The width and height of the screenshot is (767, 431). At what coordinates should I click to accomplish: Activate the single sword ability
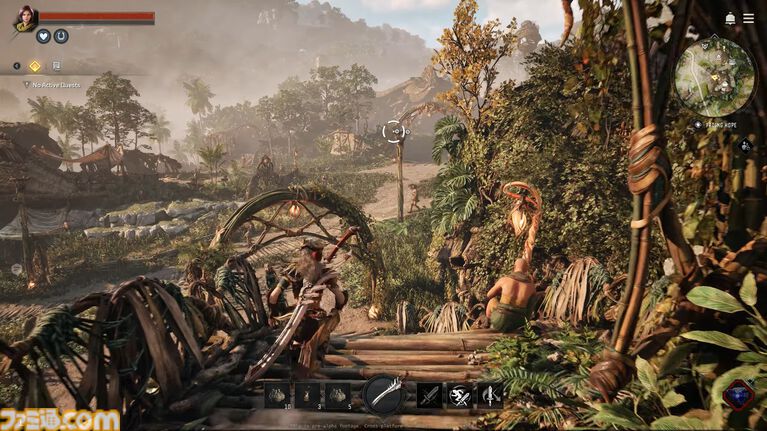point(429,395)
